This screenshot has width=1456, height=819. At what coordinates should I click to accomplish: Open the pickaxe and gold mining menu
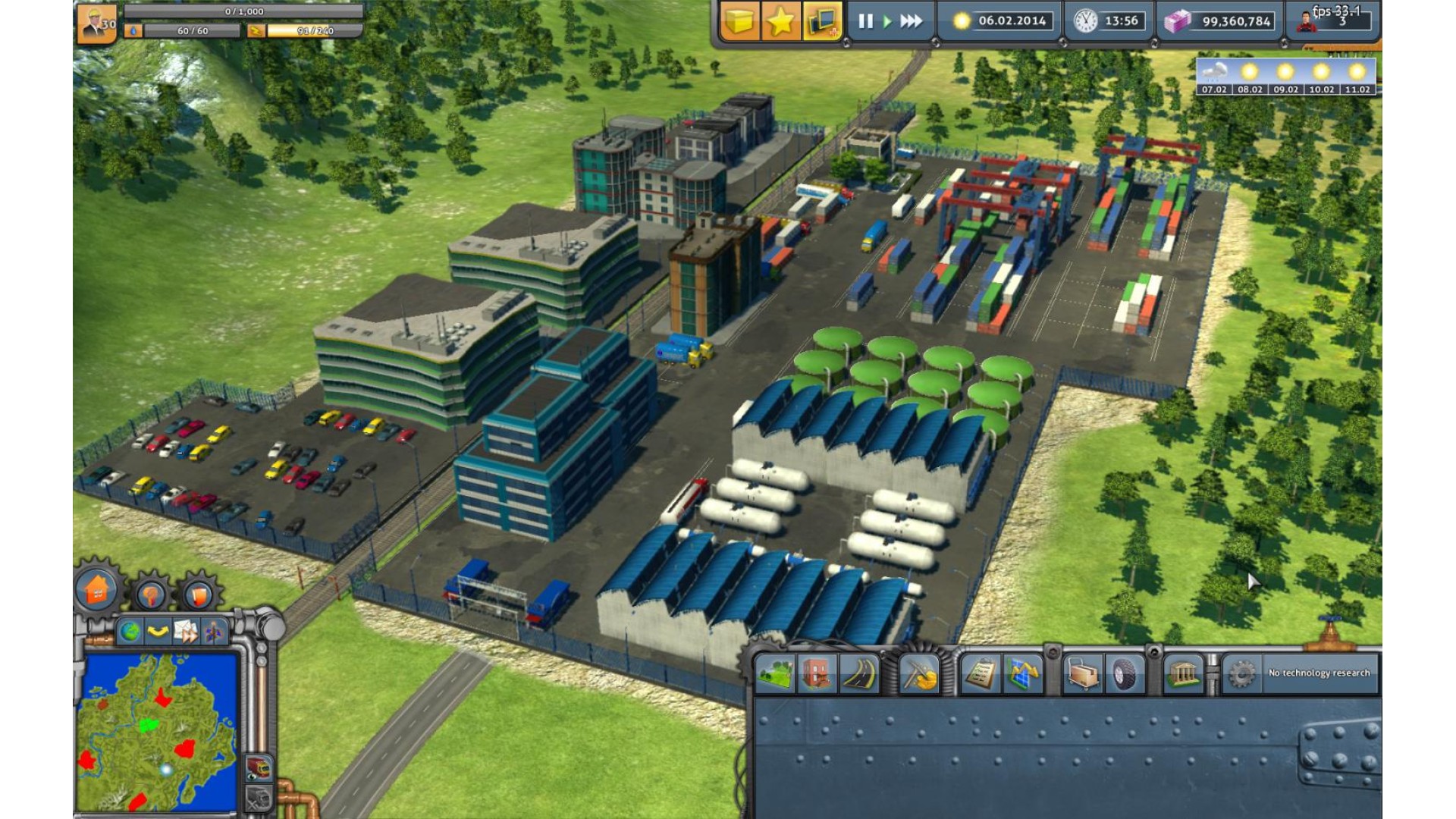point(919,673)
